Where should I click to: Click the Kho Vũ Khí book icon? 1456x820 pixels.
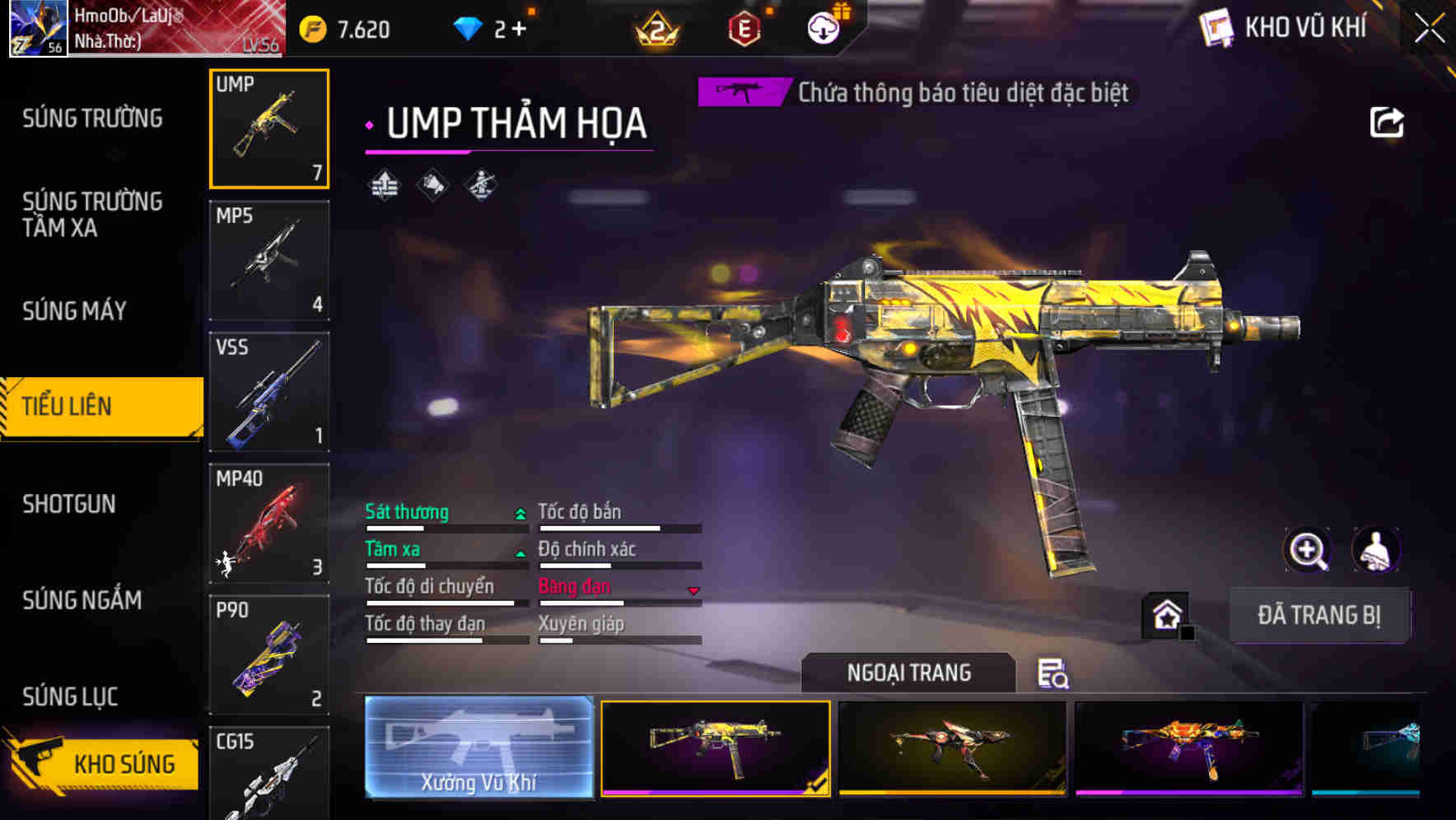[1216, 27]
